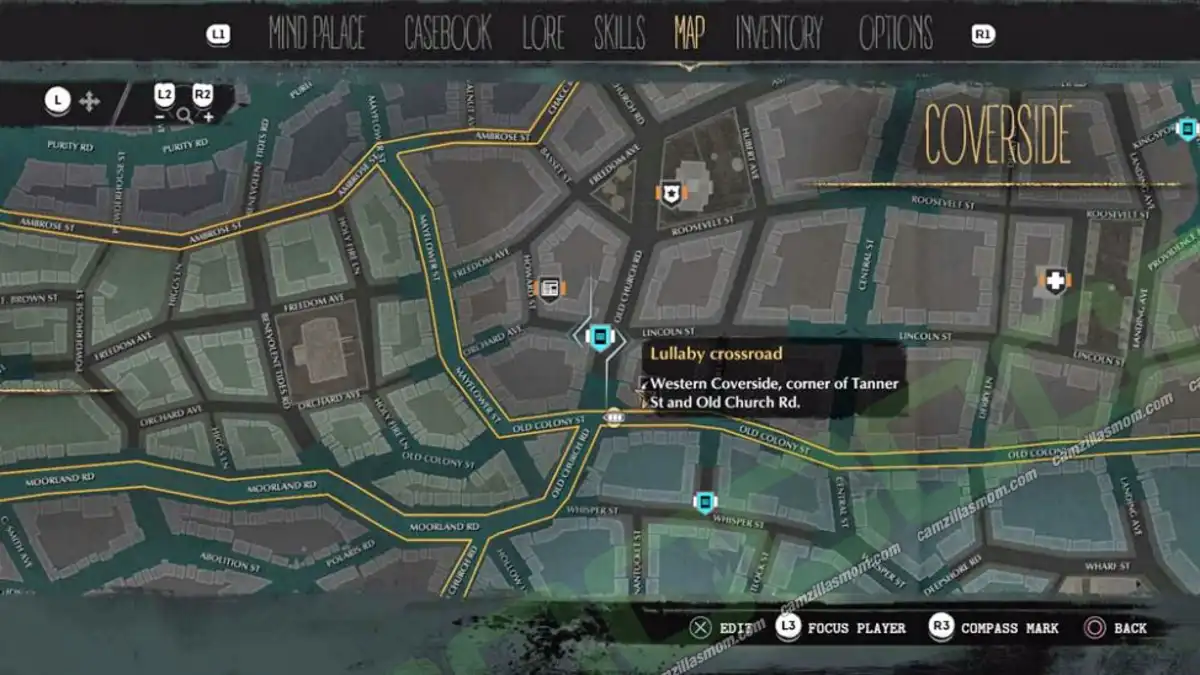Image resolution: width=1200 pixels, height=675 pixels.
Task: Switch to the Options tab
Action: pos(895,34)
